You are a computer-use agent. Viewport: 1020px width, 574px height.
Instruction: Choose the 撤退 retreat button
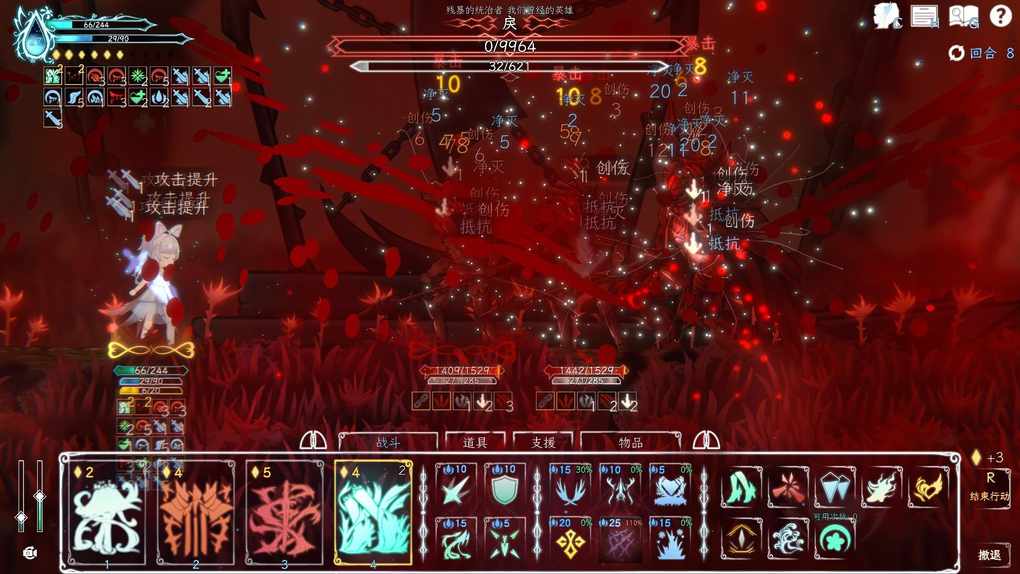tap(989, 556)
